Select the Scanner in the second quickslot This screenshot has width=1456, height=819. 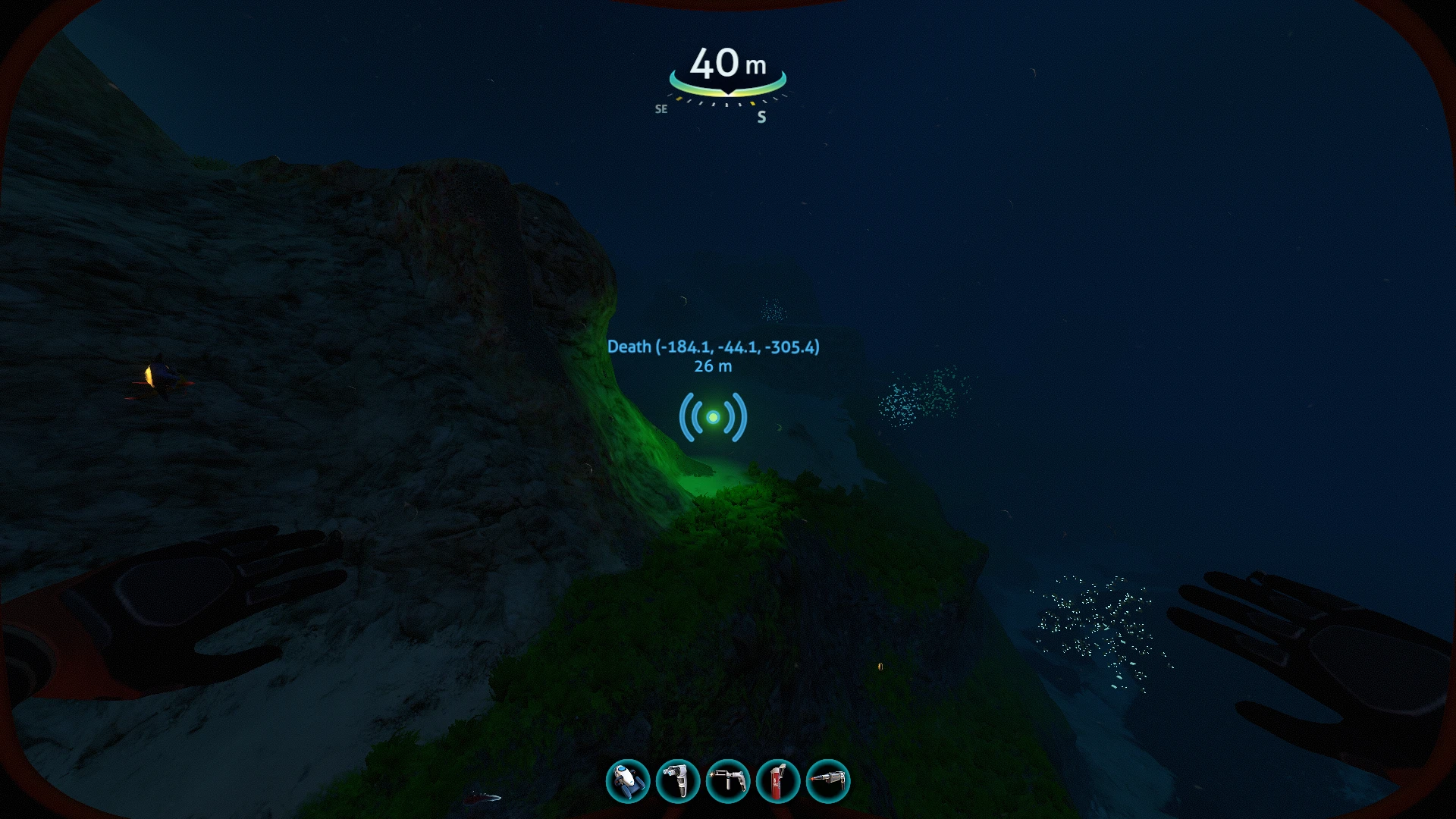(679, 780)
